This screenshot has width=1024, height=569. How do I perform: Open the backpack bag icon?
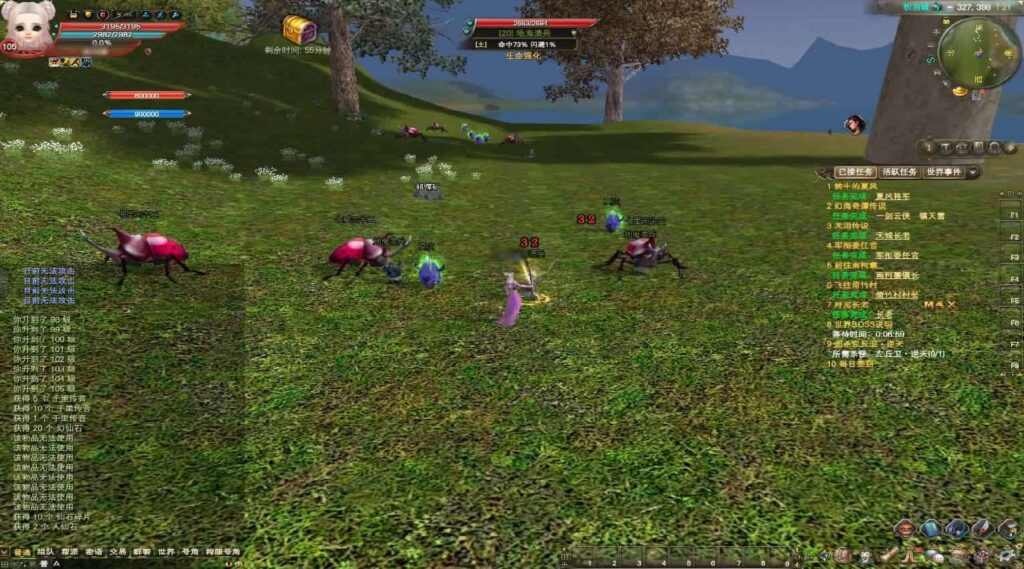point(930,528)
